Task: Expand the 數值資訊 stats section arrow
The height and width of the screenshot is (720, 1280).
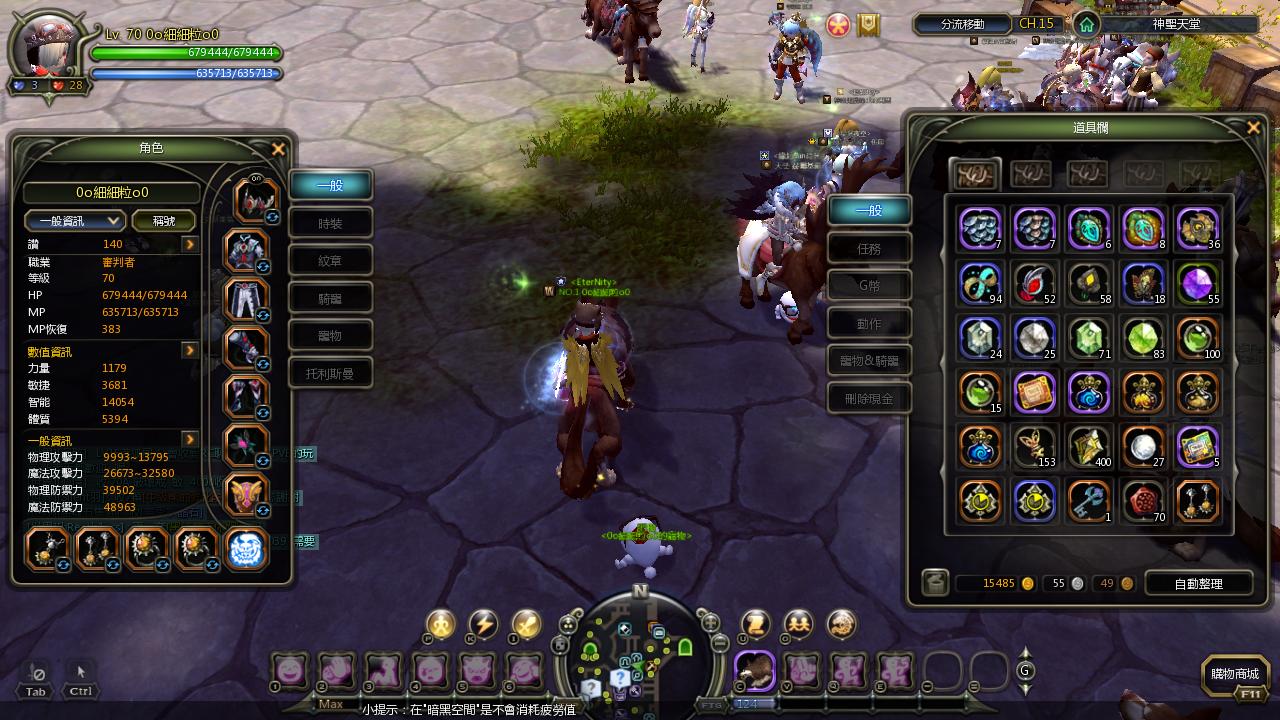Action: click(x=190, y=351)
